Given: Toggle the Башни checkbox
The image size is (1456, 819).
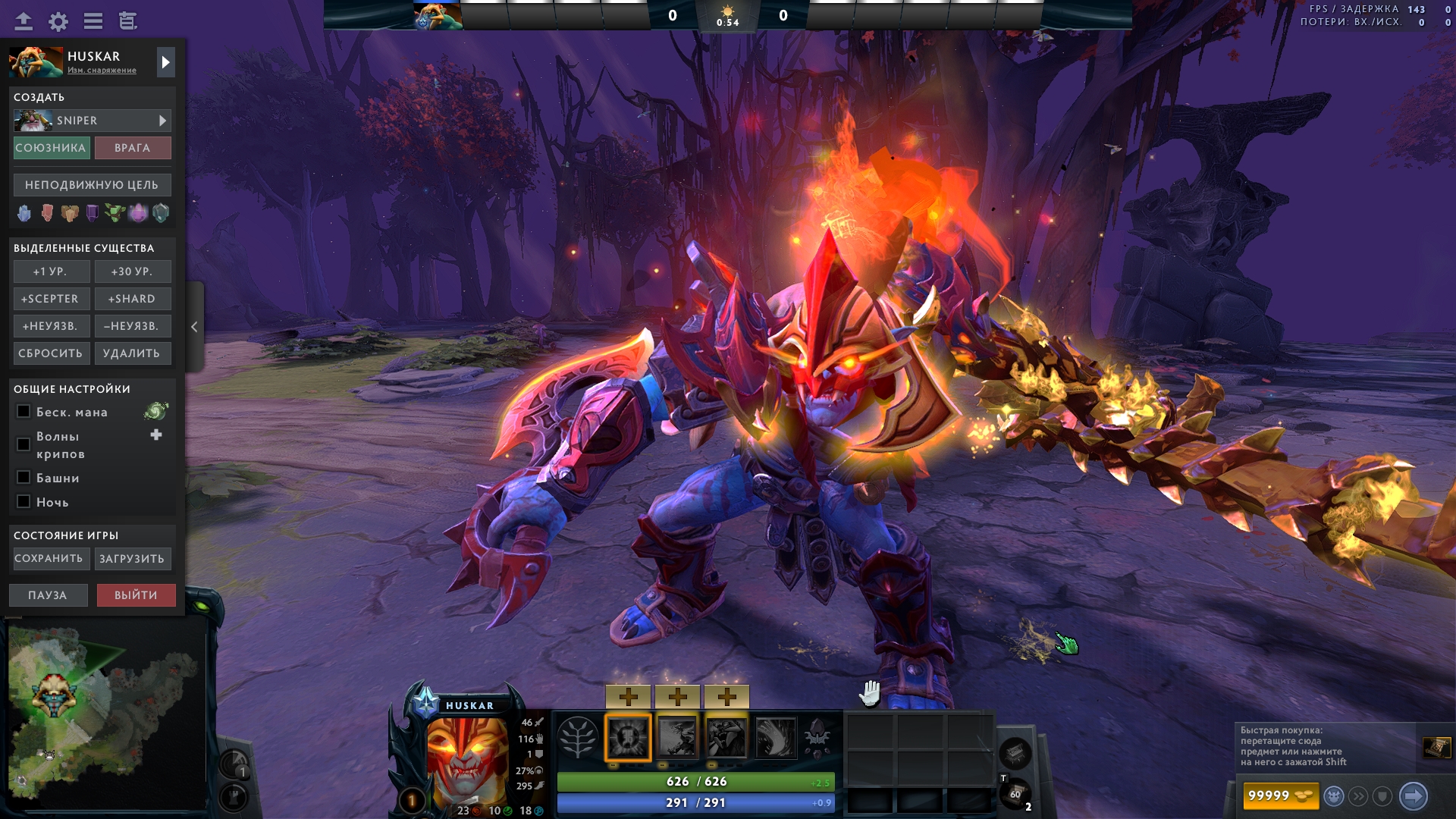Looking at the screenshot, I should pyautogui.click(x=22, y=478).
